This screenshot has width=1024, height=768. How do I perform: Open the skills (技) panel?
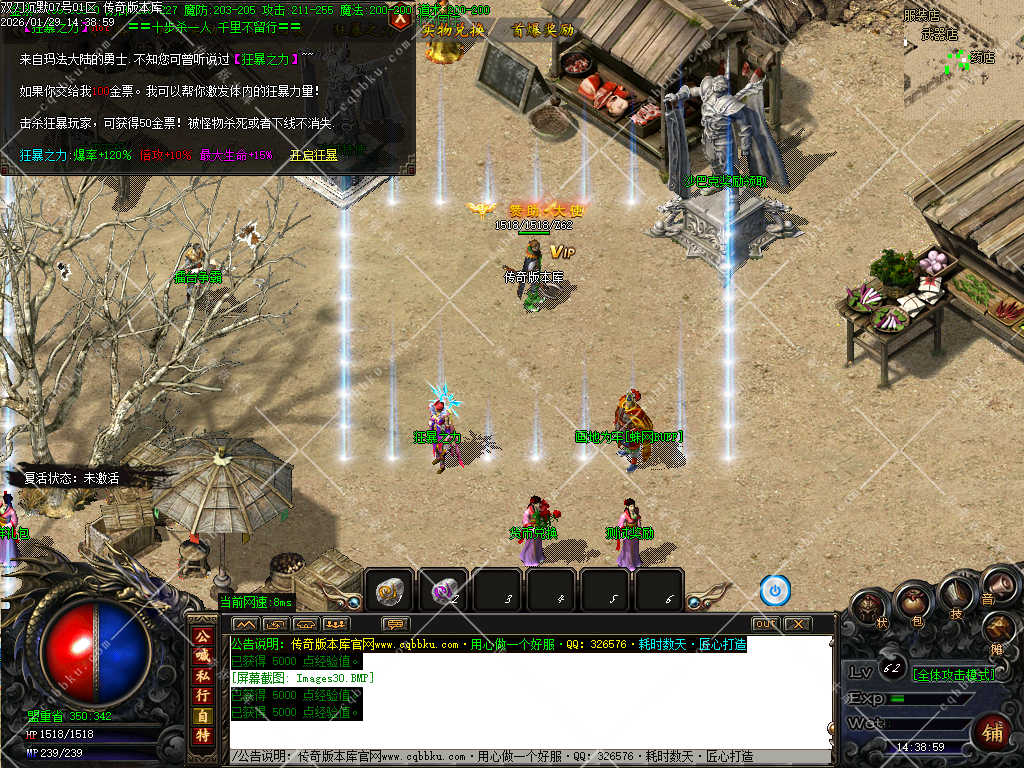(x=955, y=594)
